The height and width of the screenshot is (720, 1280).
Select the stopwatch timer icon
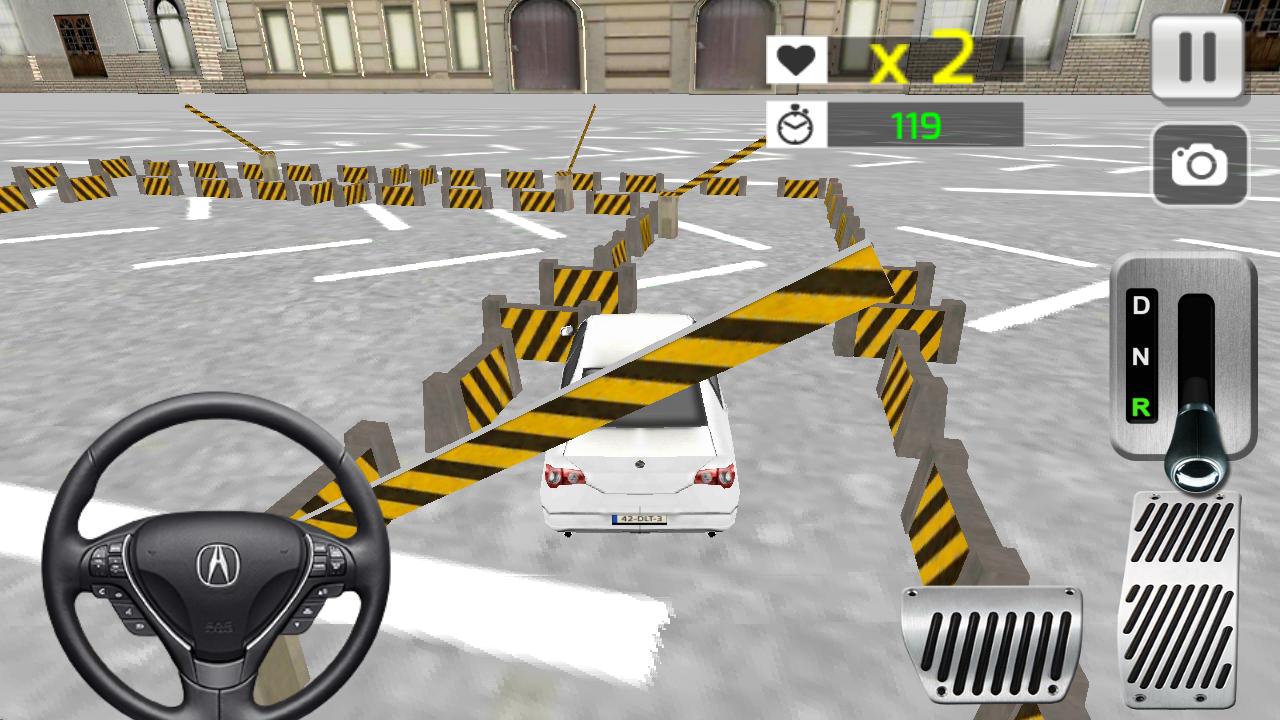[x=795, y=123]
